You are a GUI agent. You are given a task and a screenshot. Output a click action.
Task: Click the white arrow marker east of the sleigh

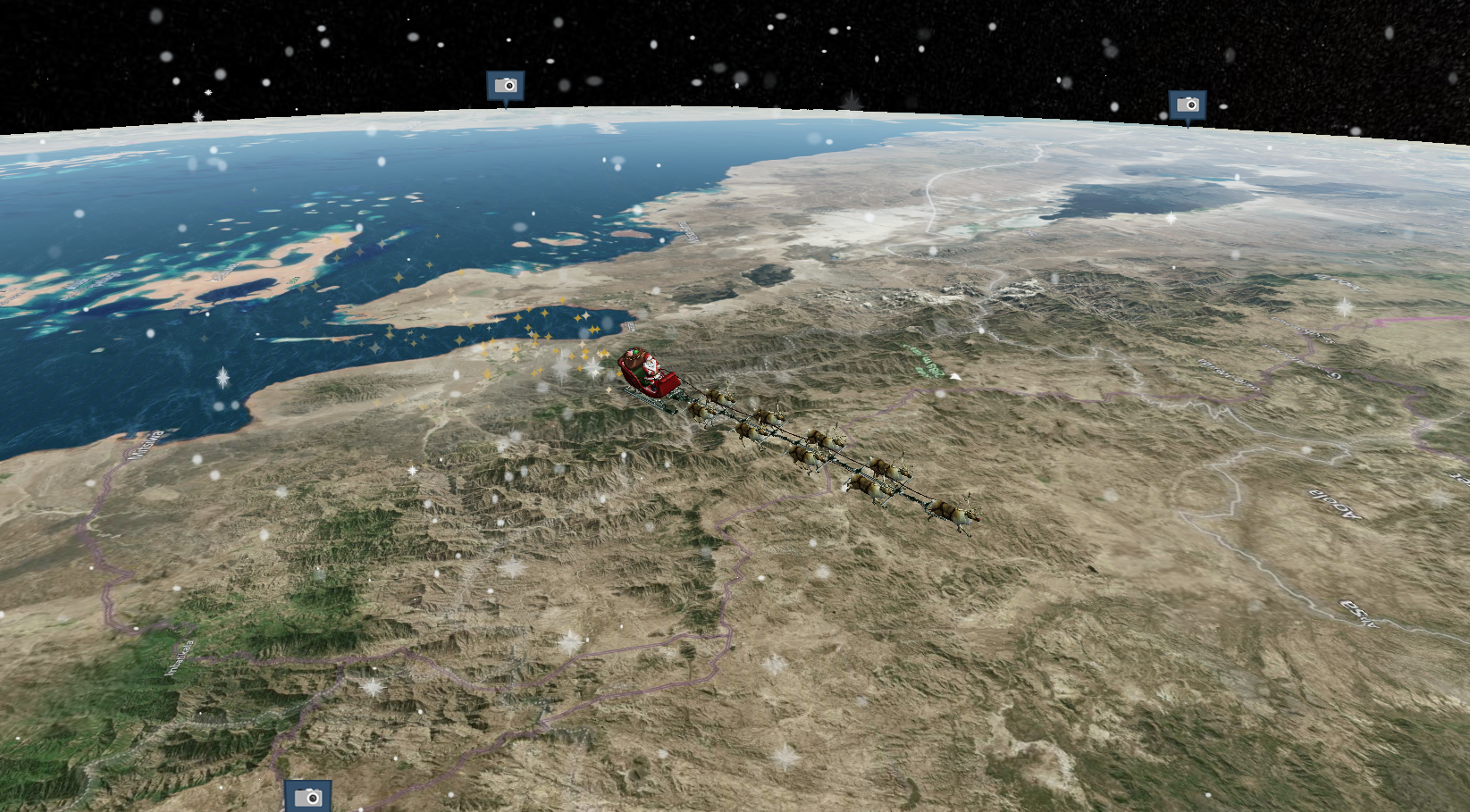955,376
